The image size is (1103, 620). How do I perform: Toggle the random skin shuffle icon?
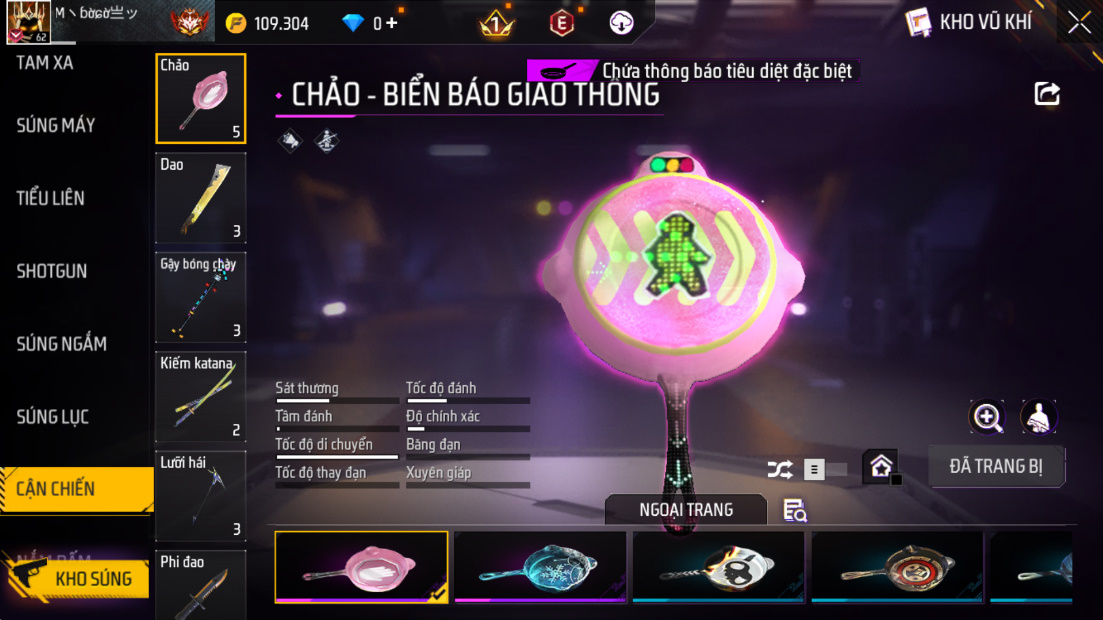point(779,468)
